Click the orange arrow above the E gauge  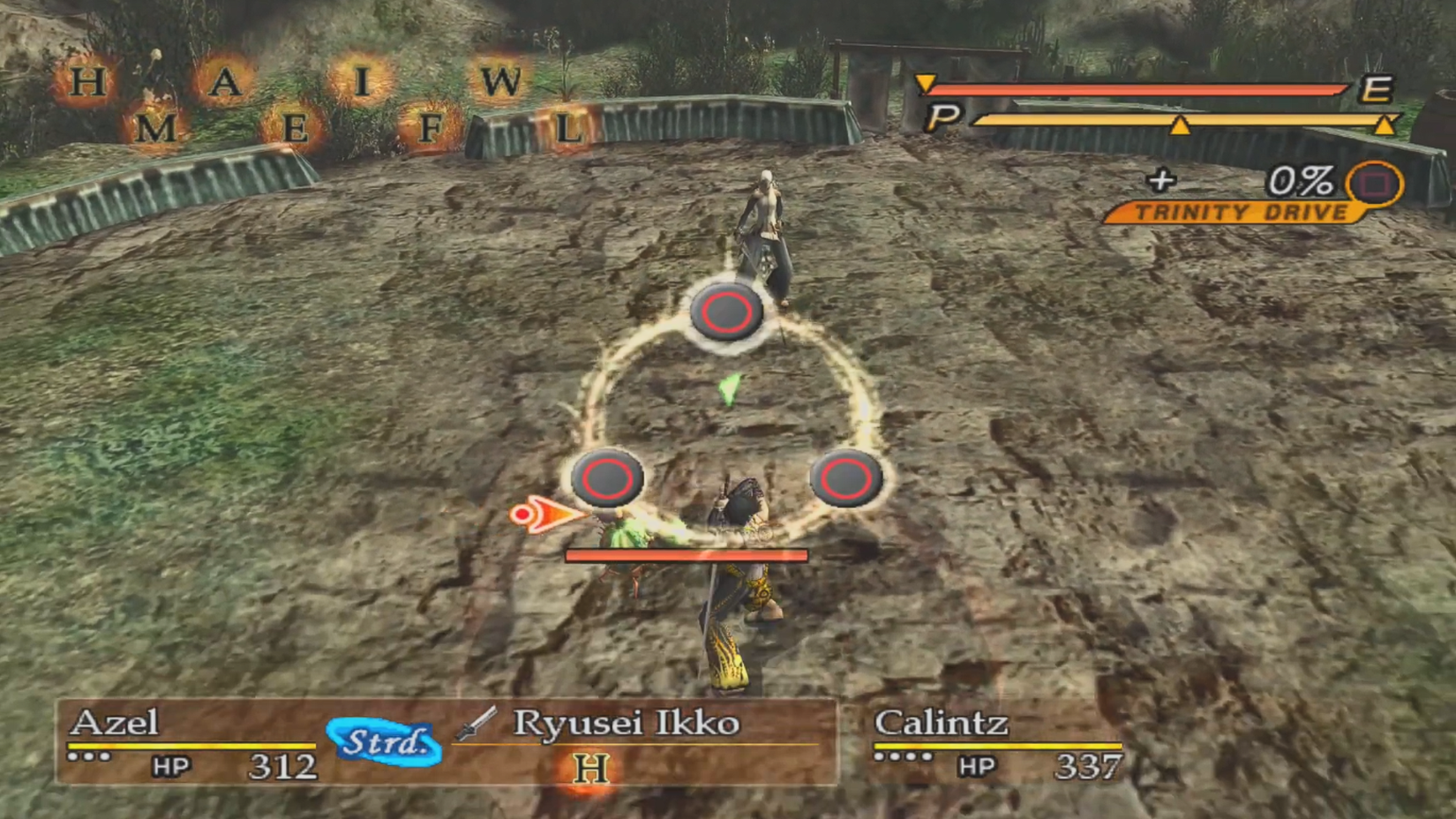[927, 82]
